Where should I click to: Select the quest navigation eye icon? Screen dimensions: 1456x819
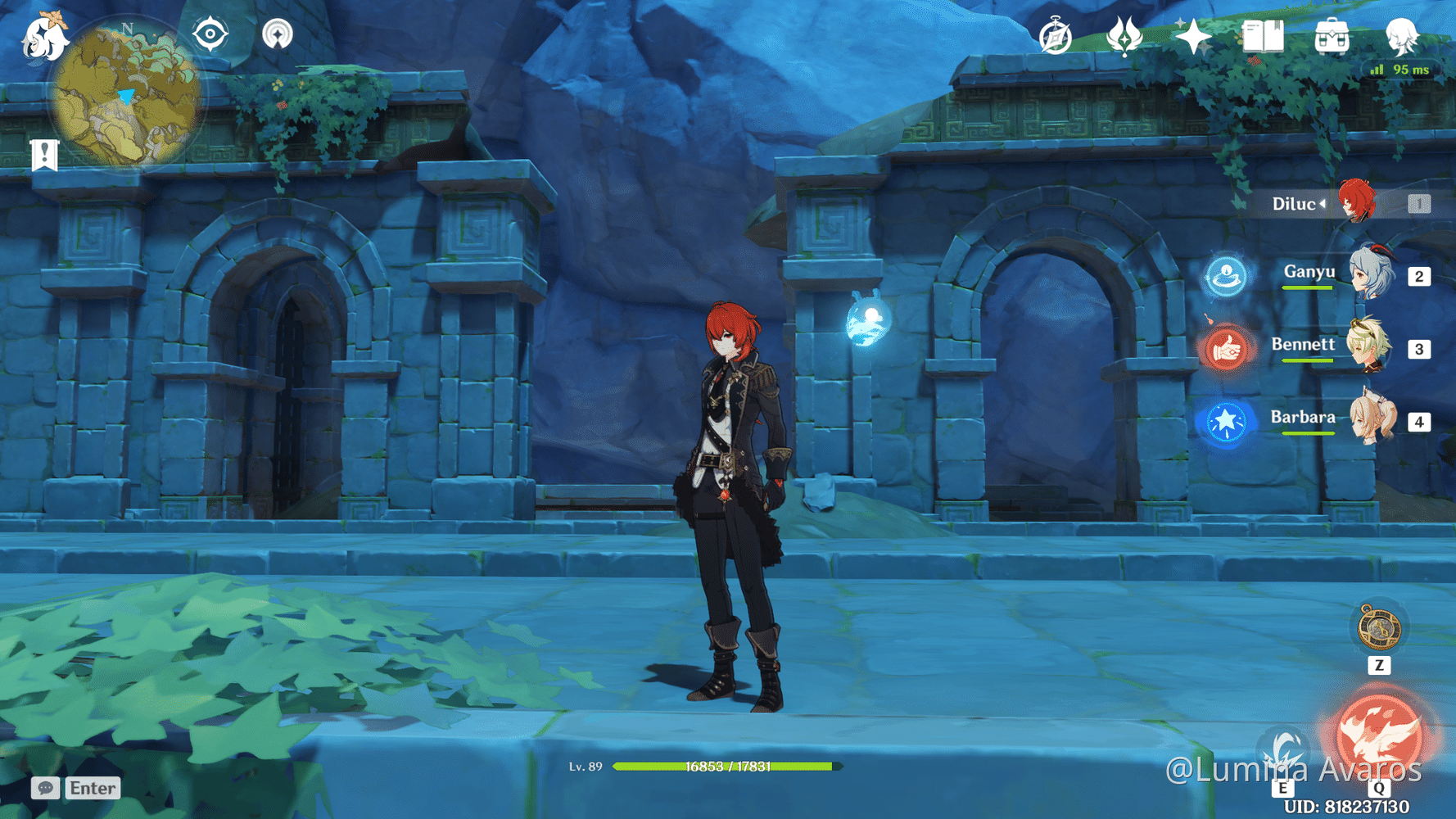tap(210, 34)
